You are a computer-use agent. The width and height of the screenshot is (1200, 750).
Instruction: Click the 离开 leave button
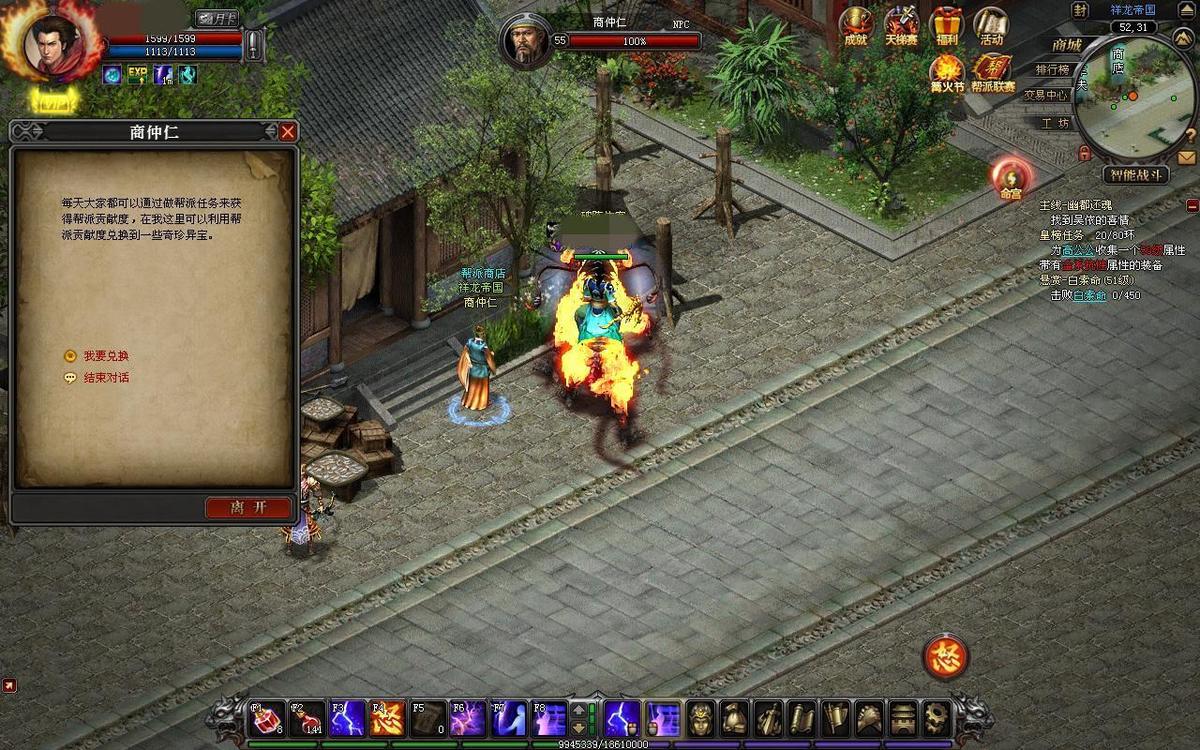click(x=249, y=508)
